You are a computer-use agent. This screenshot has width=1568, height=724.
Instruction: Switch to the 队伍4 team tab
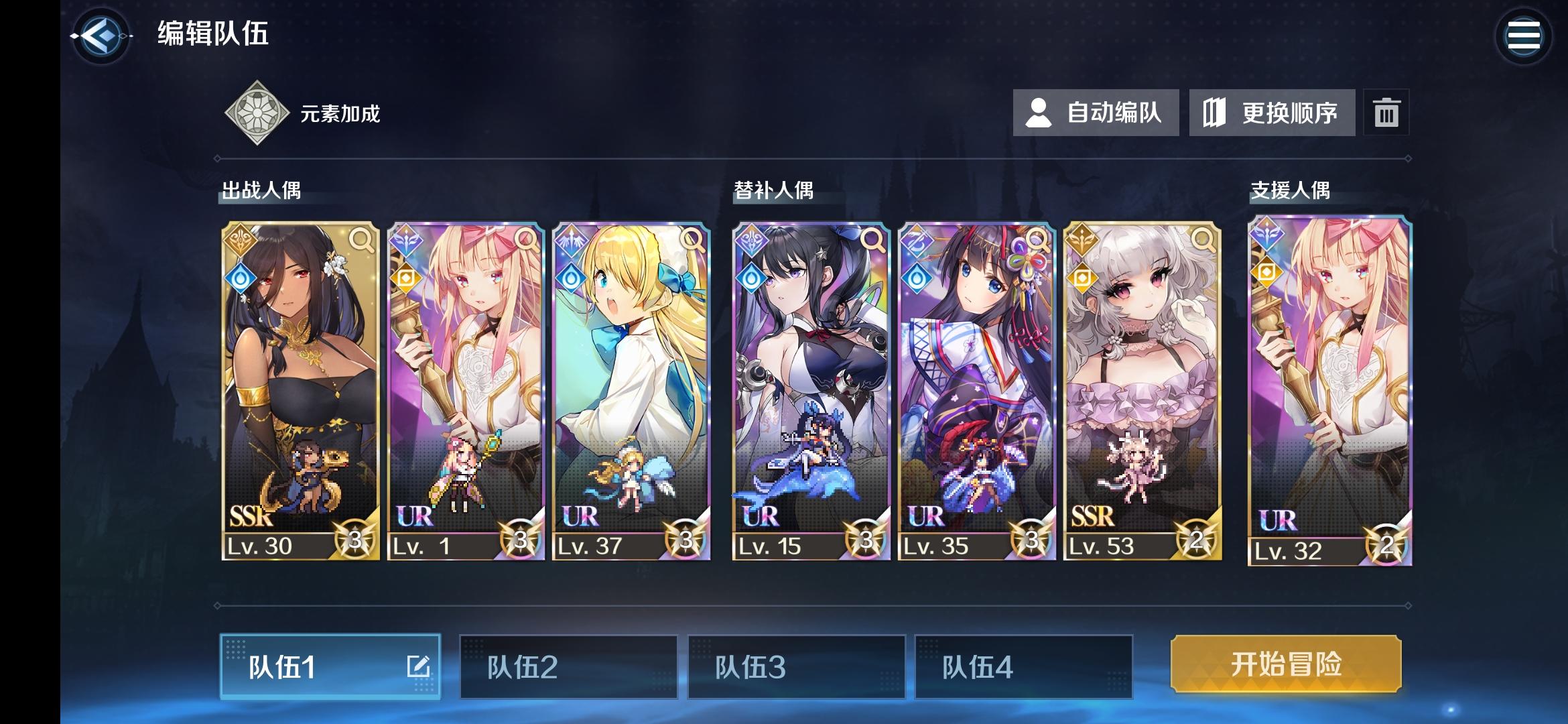tap(1024, 666)
